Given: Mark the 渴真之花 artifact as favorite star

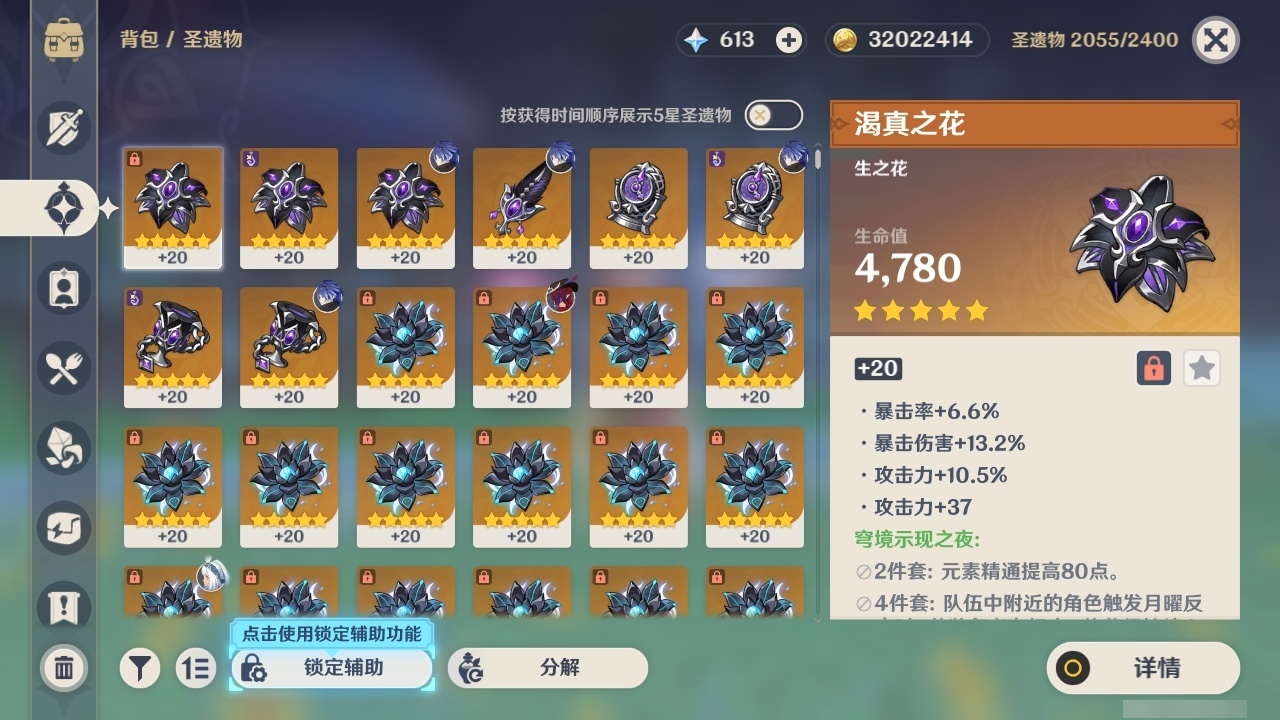Looking at the screenshot, I should (x=1201, y=368).
